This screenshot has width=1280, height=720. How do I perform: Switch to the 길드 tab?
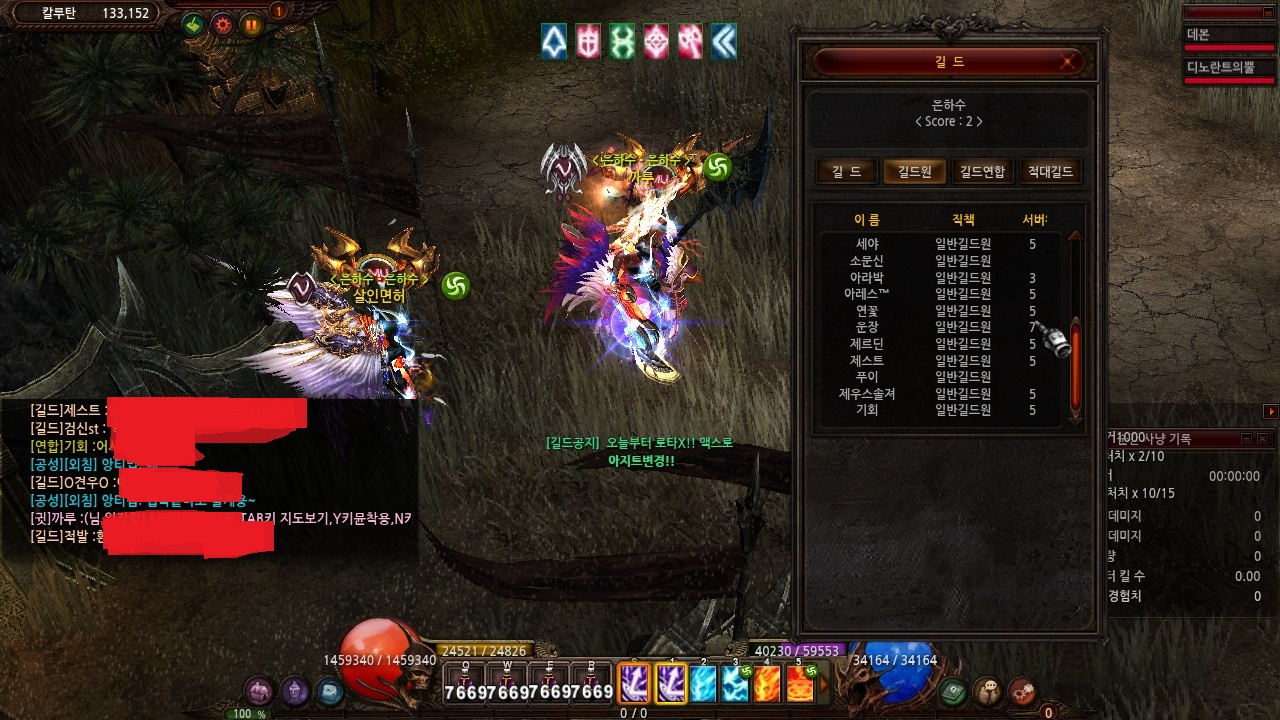(846, 172)
